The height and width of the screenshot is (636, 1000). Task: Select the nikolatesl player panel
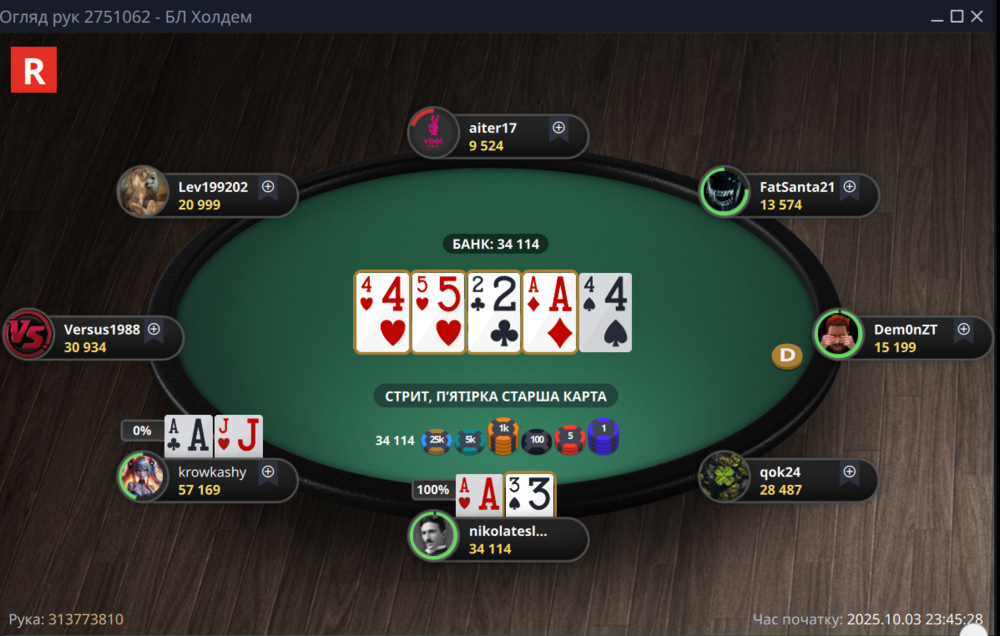click(x=510, y=539)
